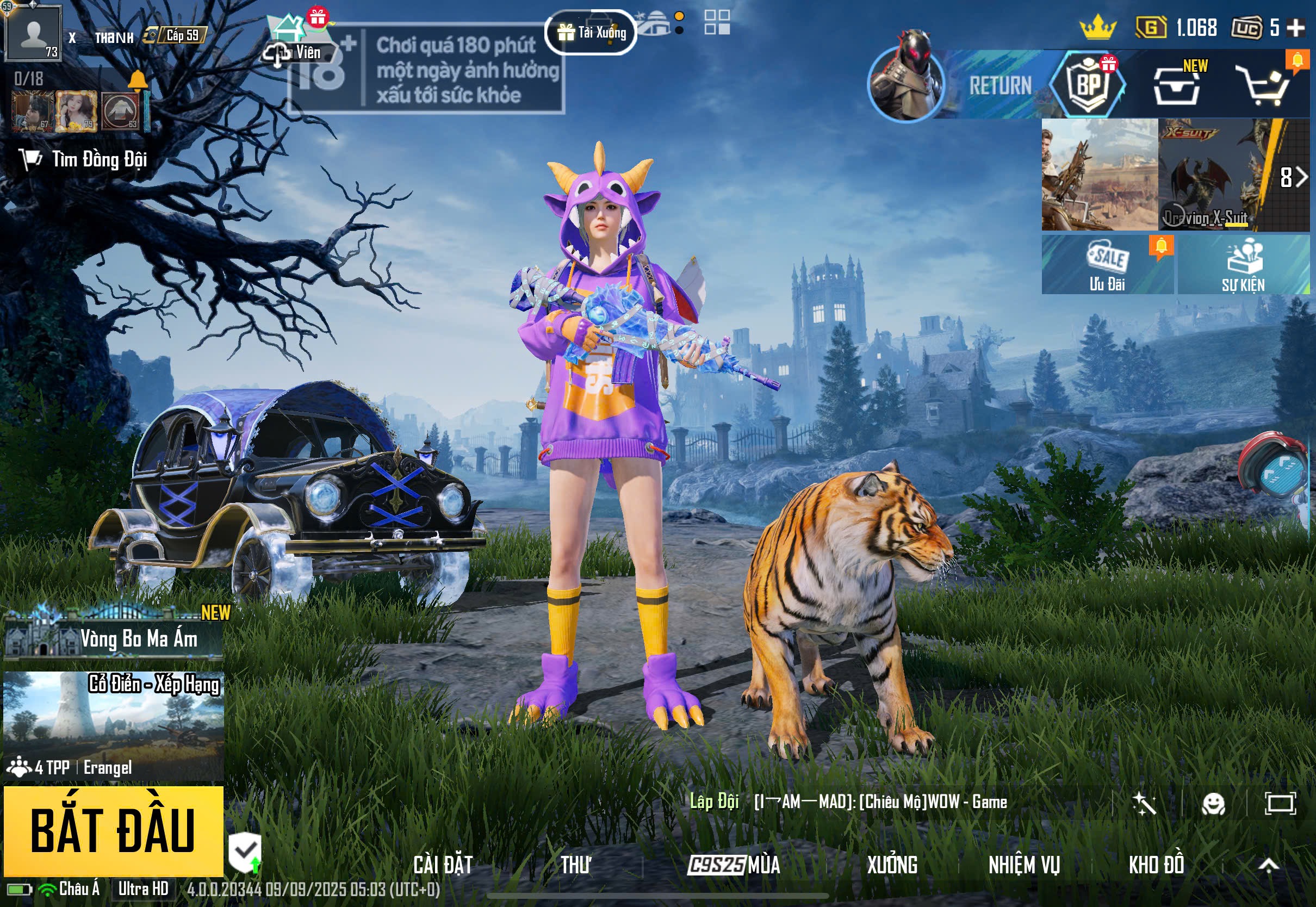The image size is (1316, 907).
Task: Start the match with BẮT ĐẦU button
Action: 113,831
